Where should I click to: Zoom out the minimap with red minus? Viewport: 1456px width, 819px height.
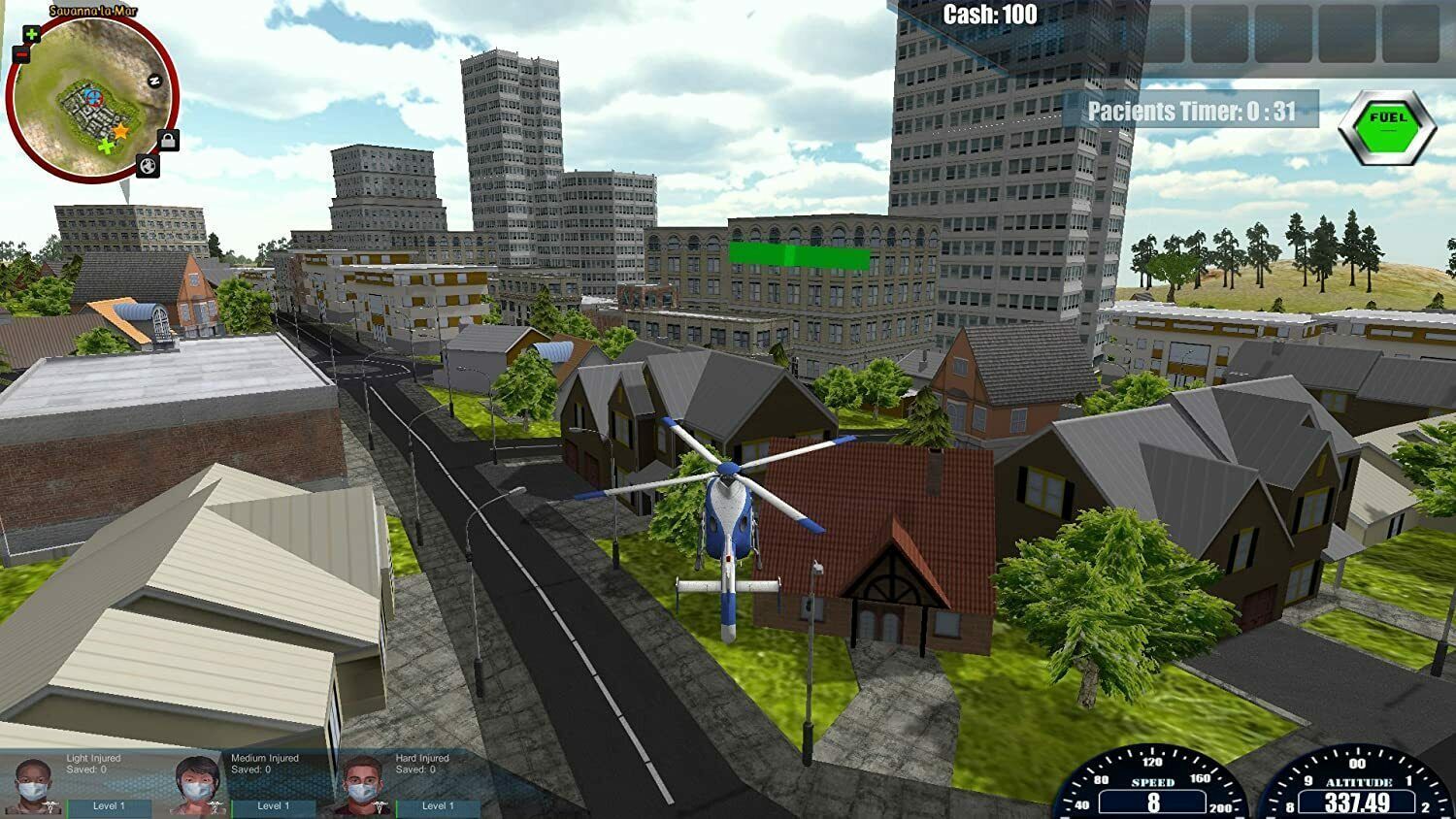tap(21, 55)
